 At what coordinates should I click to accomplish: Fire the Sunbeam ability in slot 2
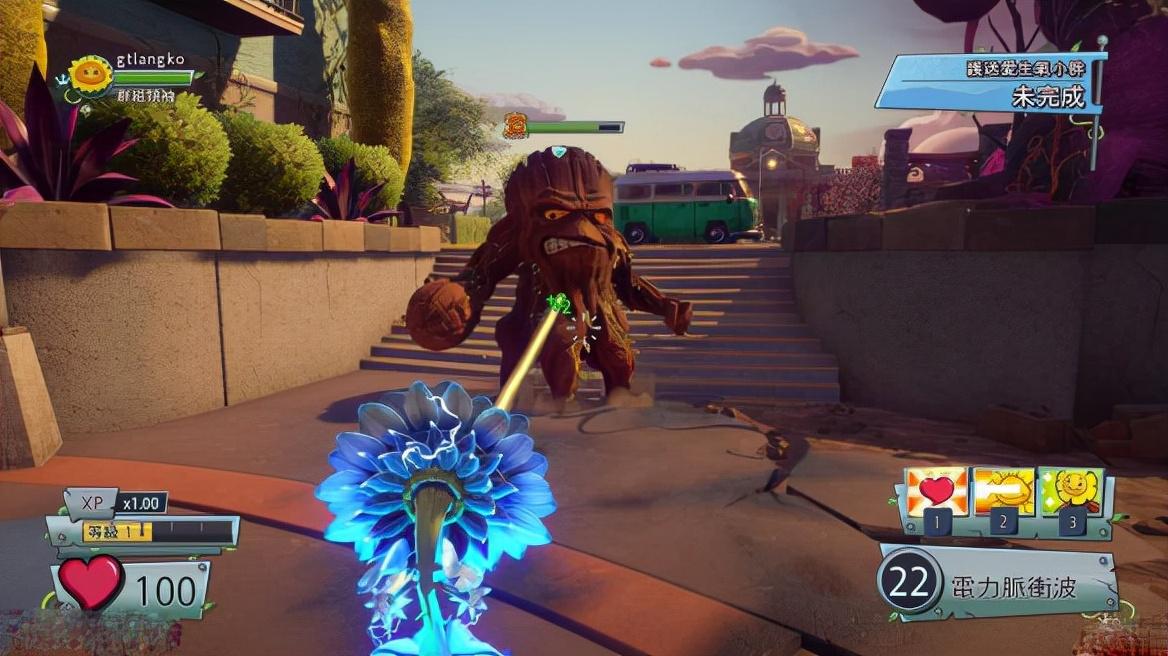click(x=1004, y=491)
